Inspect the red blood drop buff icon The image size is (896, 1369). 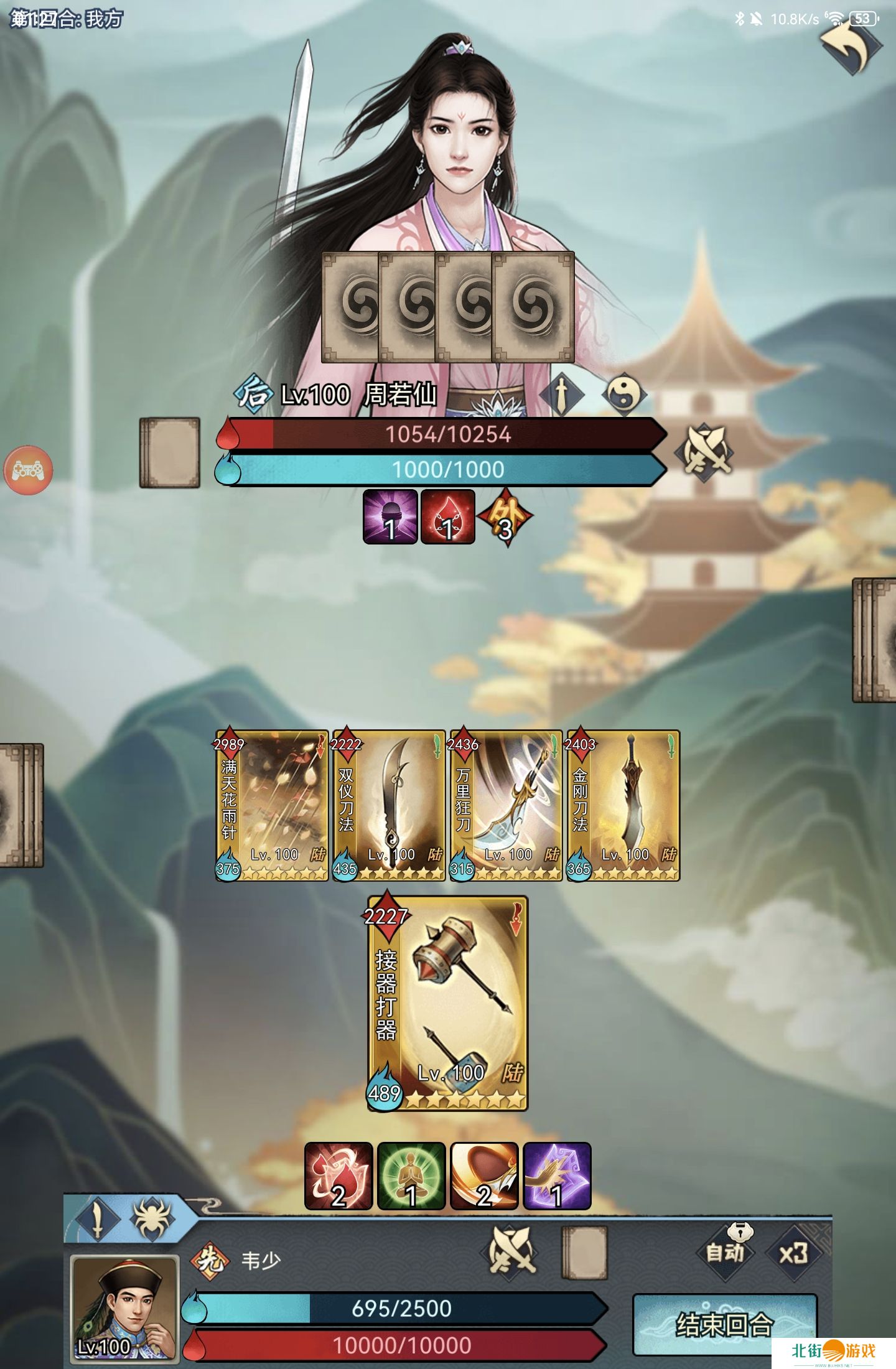click(338, 1175)
